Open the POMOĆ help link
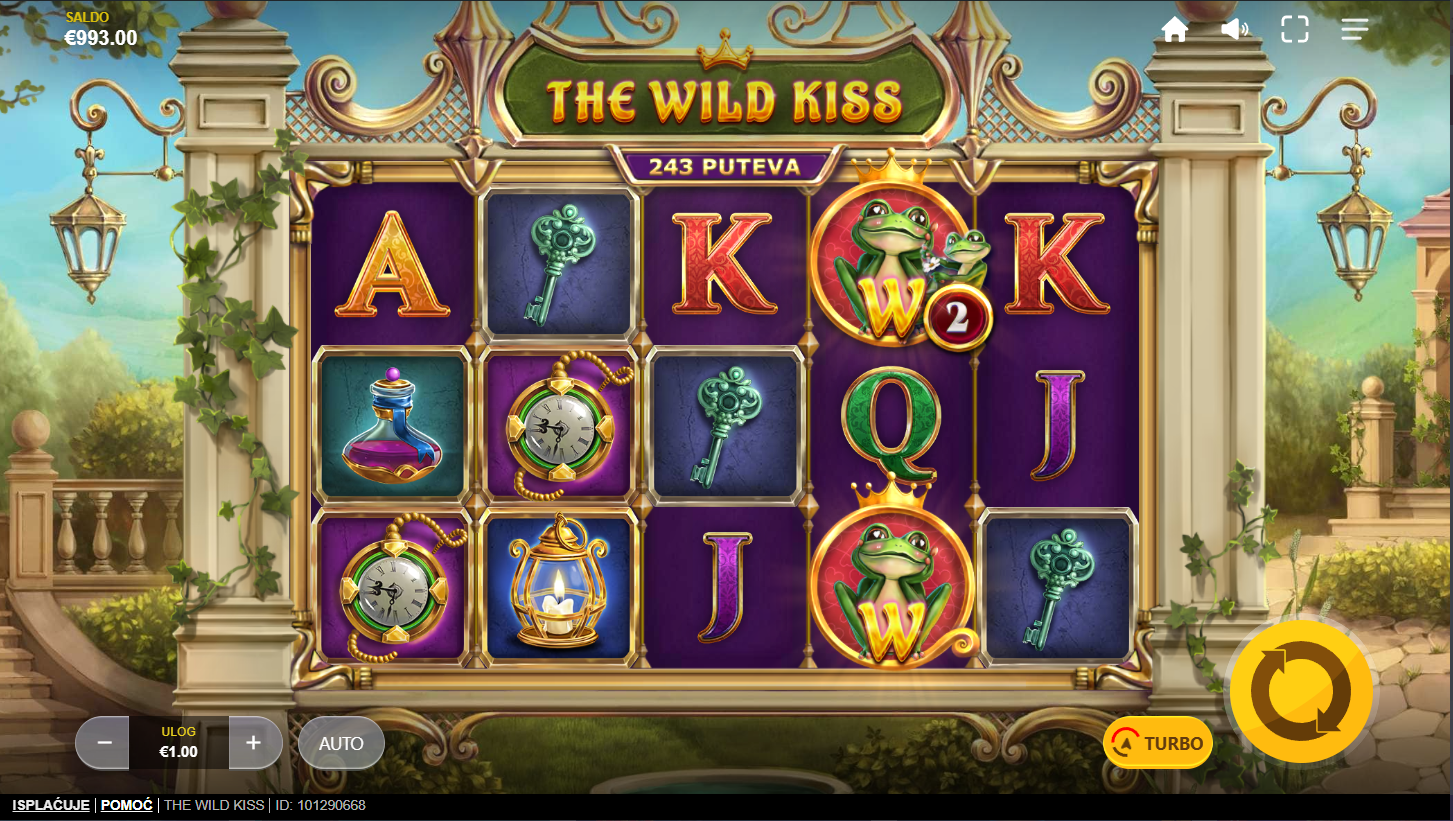Image resolution: width=1453 pixels, height=821 pixels. 127,805
